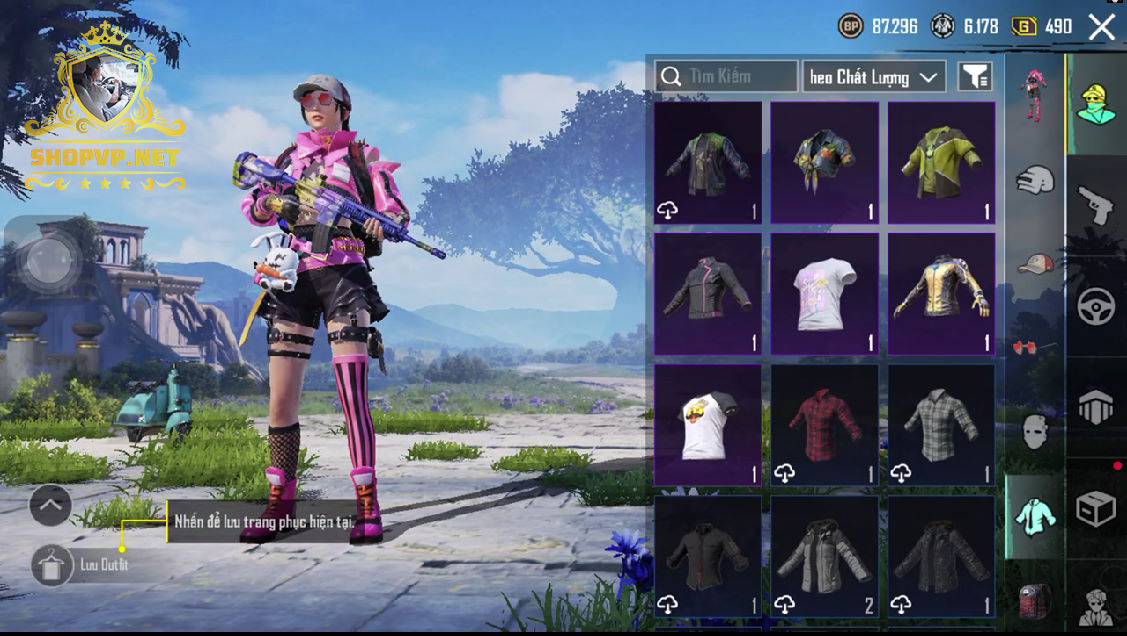The width and height of the screenshot is (1127, 636).
Task: Switch to the face mask category tab
Action: 1035,431
